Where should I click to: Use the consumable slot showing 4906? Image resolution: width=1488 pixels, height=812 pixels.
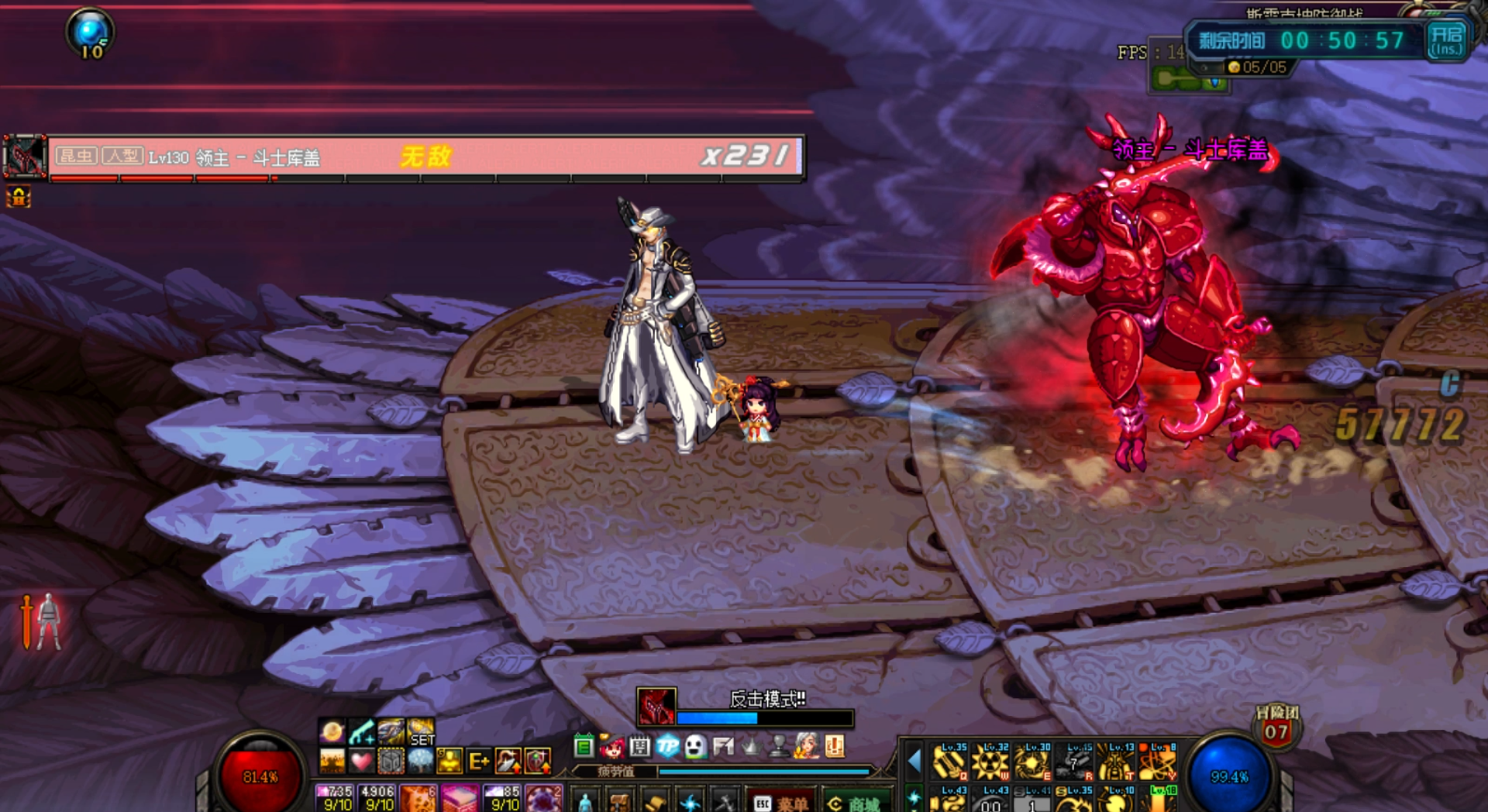click(377, 798)
